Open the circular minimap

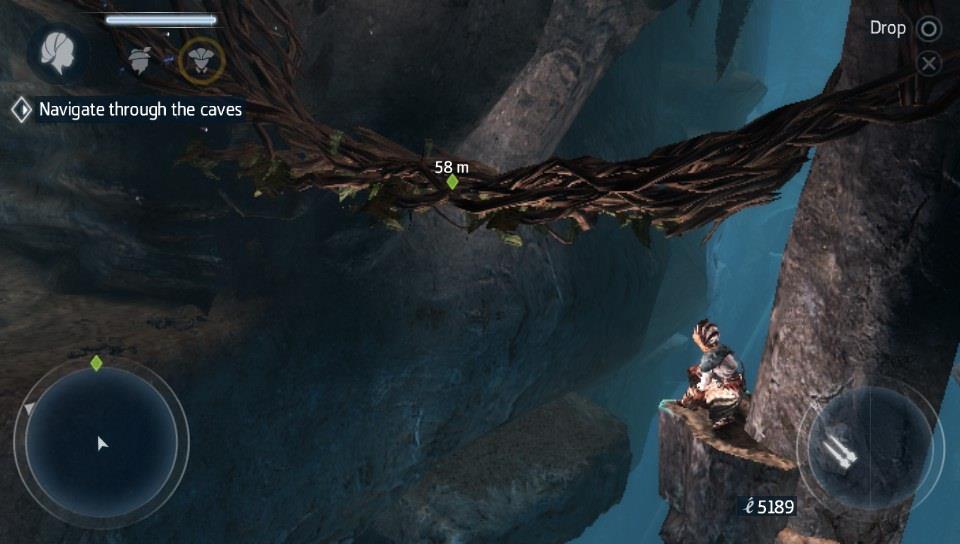tap(101, 441)
